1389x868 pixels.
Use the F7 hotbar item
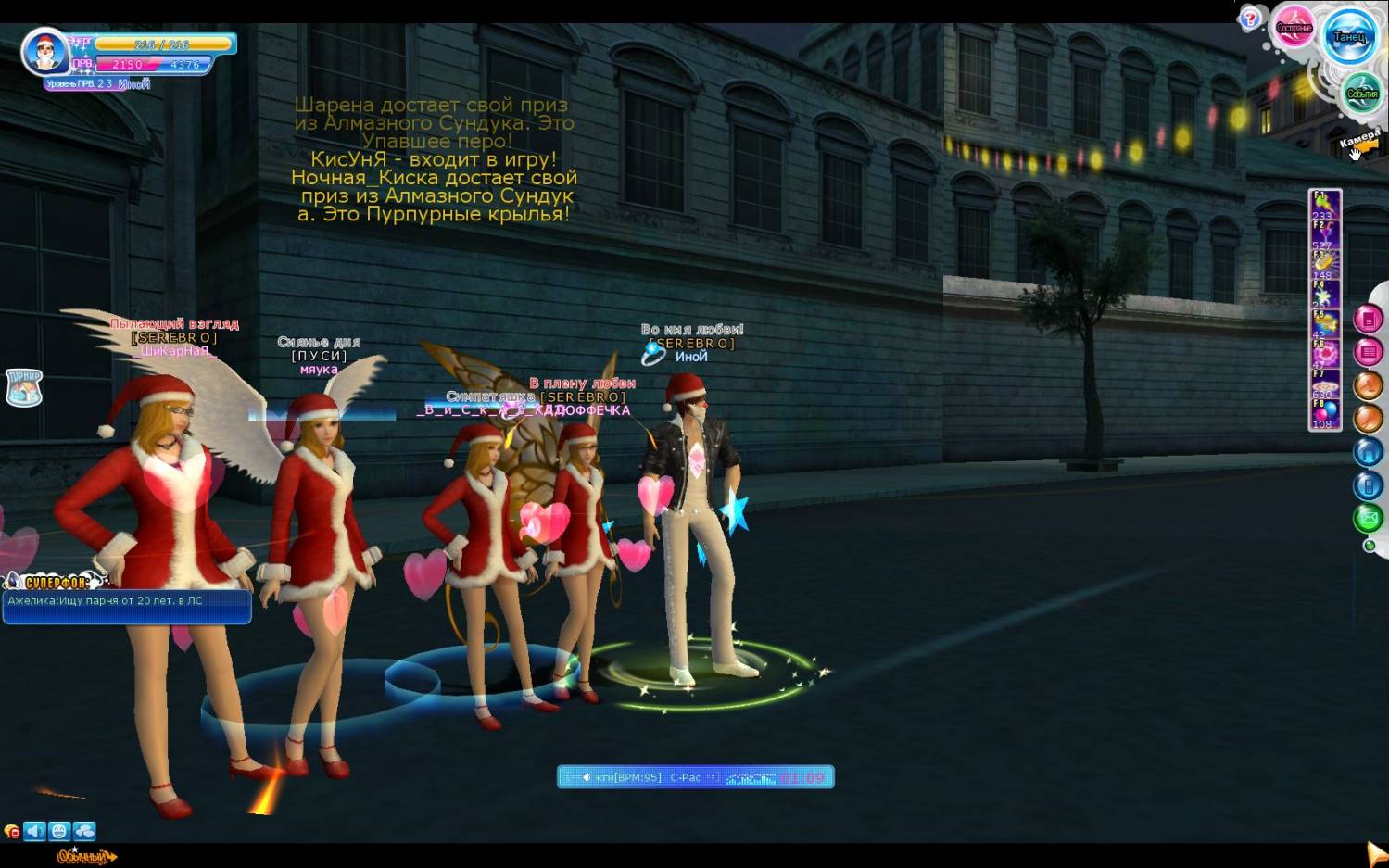click(x=1324, y=383)
